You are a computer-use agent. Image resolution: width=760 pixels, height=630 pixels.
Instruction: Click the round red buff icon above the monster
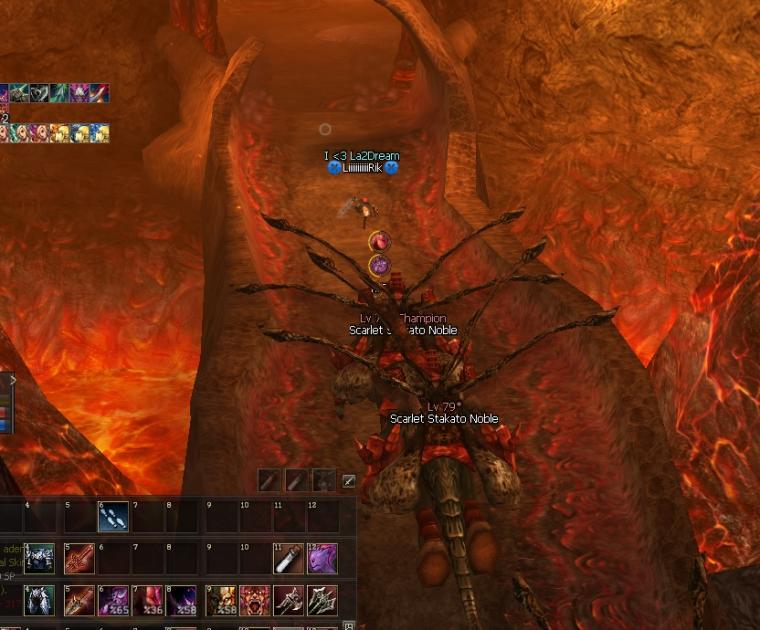[380, 241]
